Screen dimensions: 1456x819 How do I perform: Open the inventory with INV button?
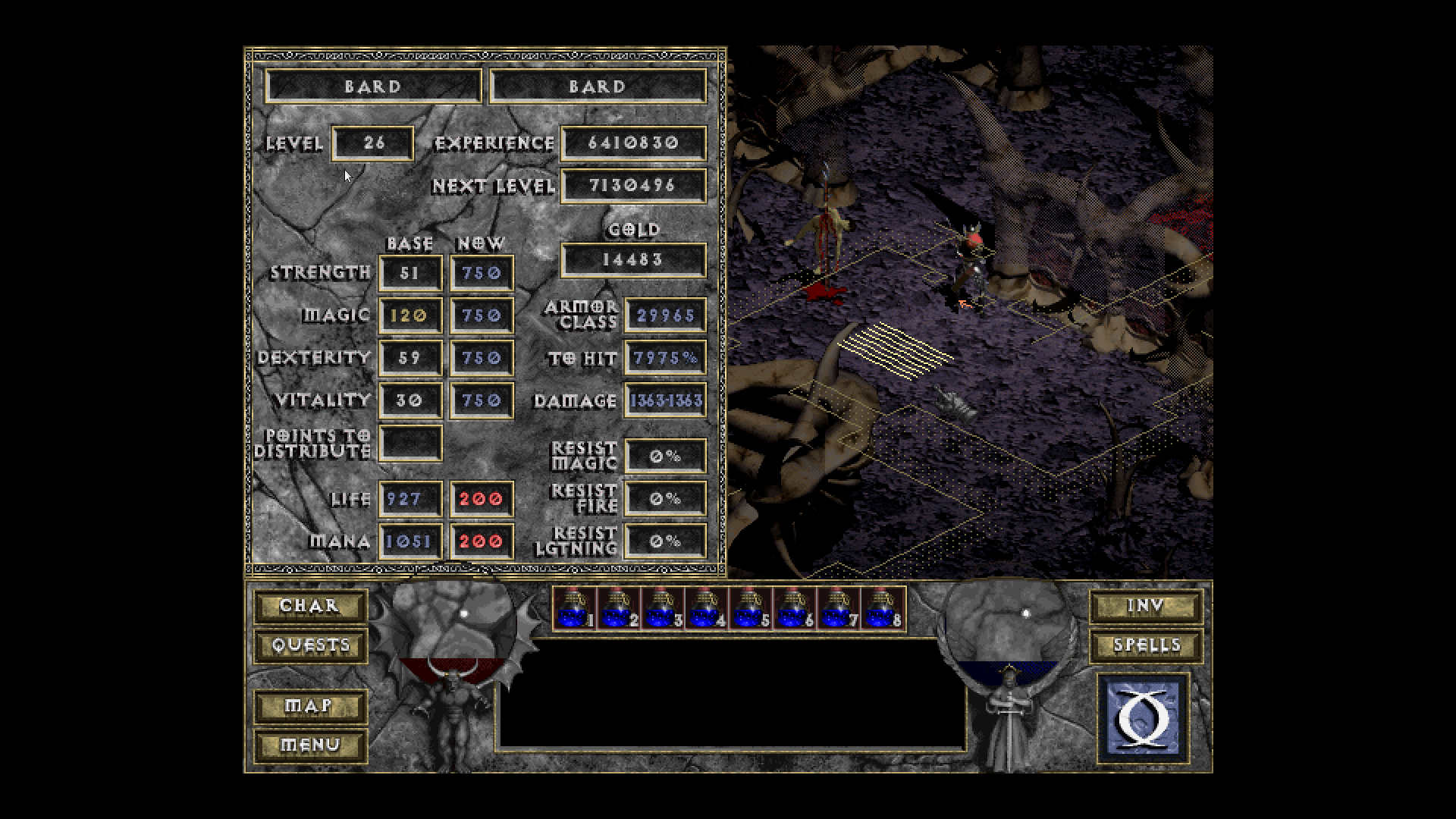tap(1146, 606)
